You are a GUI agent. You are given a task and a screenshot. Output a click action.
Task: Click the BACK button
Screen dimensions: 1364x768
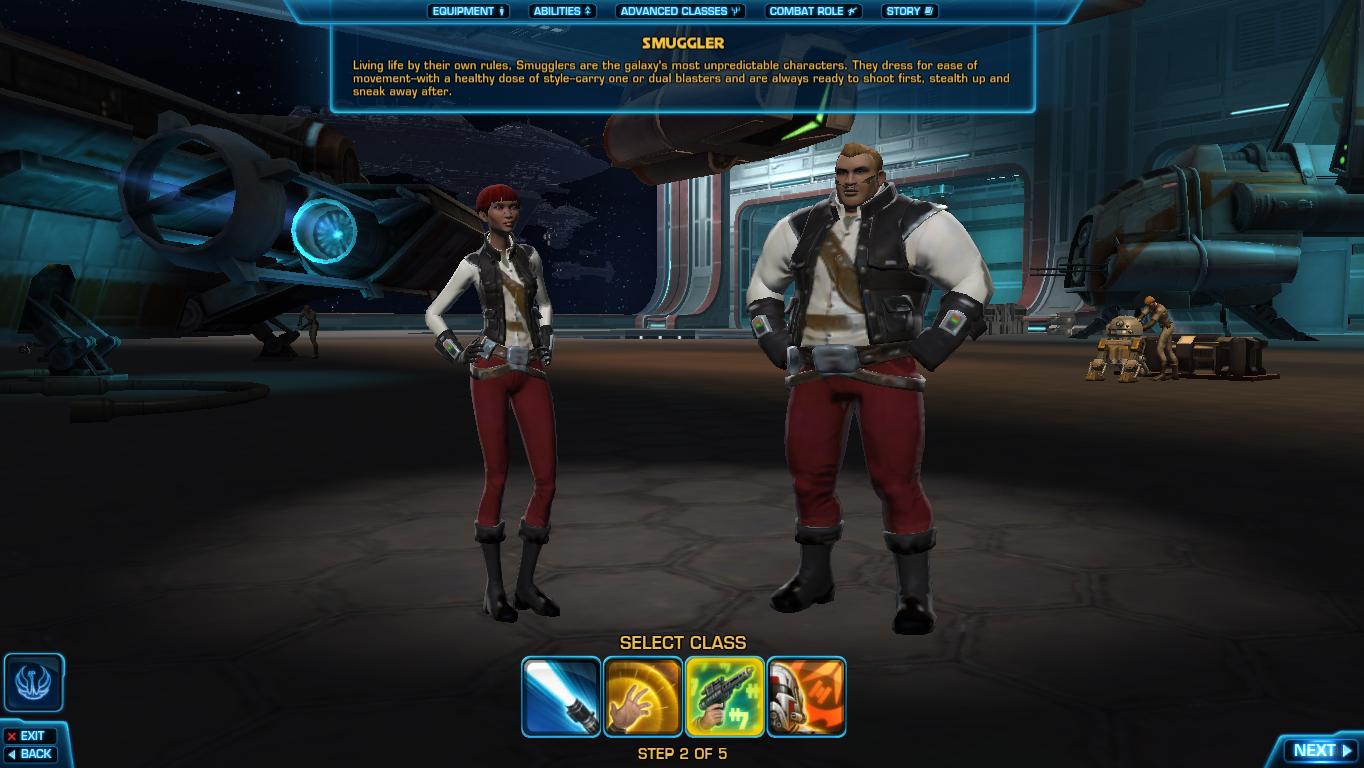click(x=32, y=754)
